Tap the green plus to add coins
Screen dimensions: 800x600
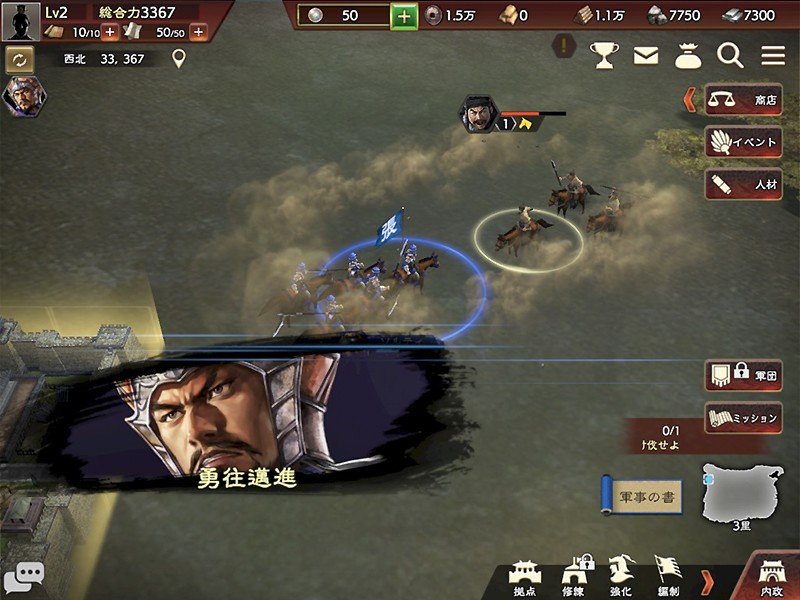(x=404, y=16)
